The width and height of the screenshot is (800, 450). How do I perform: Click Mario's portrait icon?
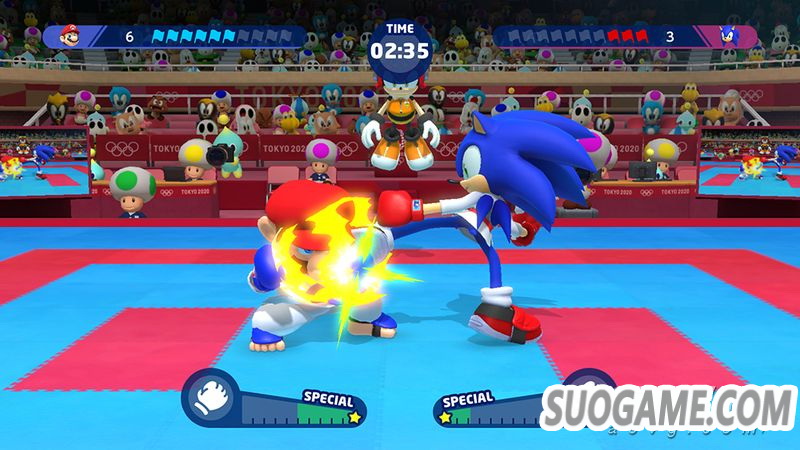pyautogui.click(x=69, y=37)
